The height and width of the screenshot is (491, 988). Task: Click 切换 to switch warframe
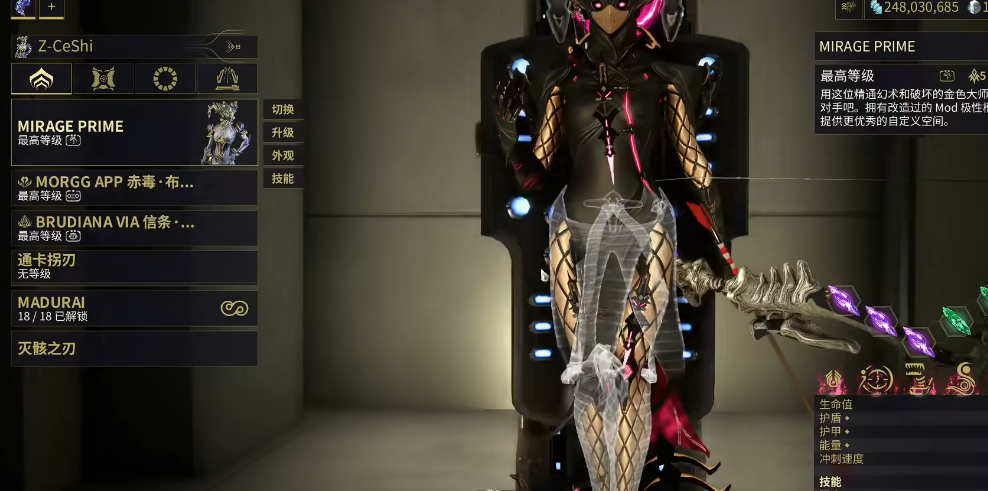(x=283, y=109)
